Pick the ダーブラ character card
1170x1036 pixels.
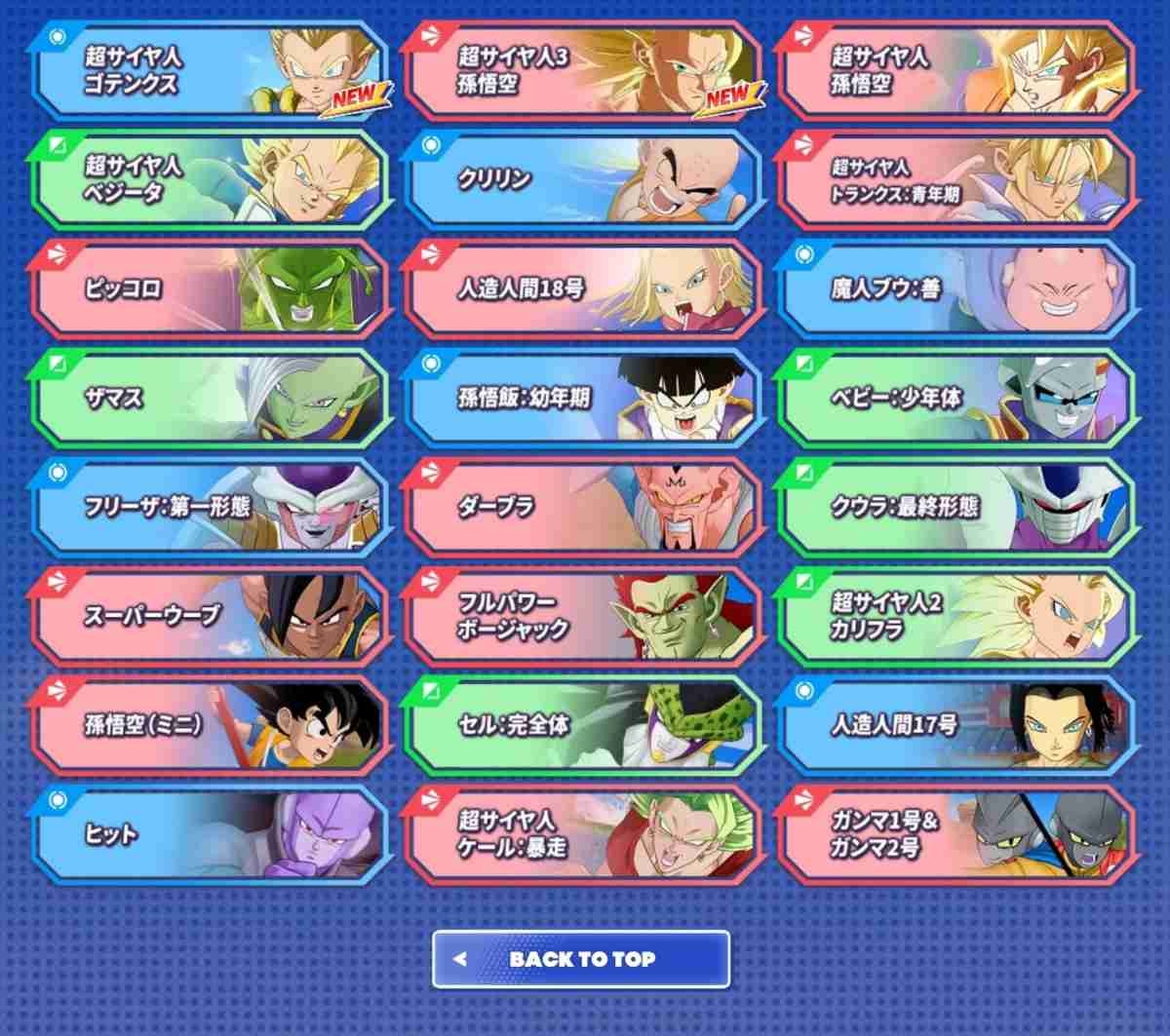pyautogui.click(x=582, y=508)
